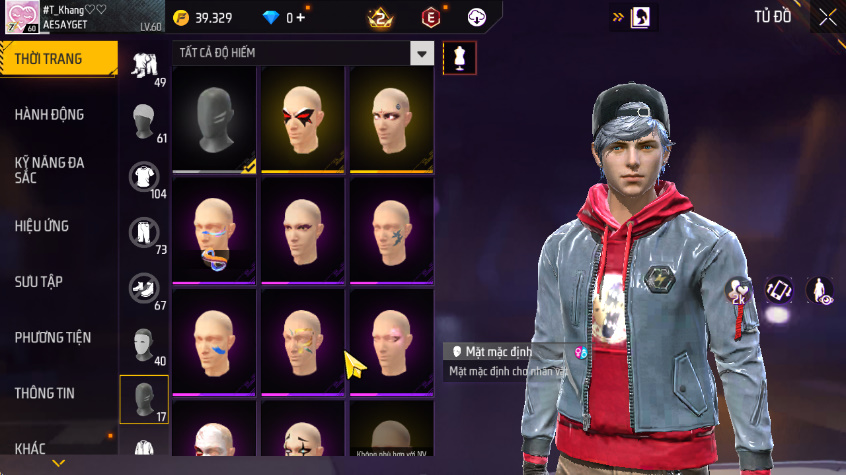Select the gray balaclava mask item

point(214,119)
